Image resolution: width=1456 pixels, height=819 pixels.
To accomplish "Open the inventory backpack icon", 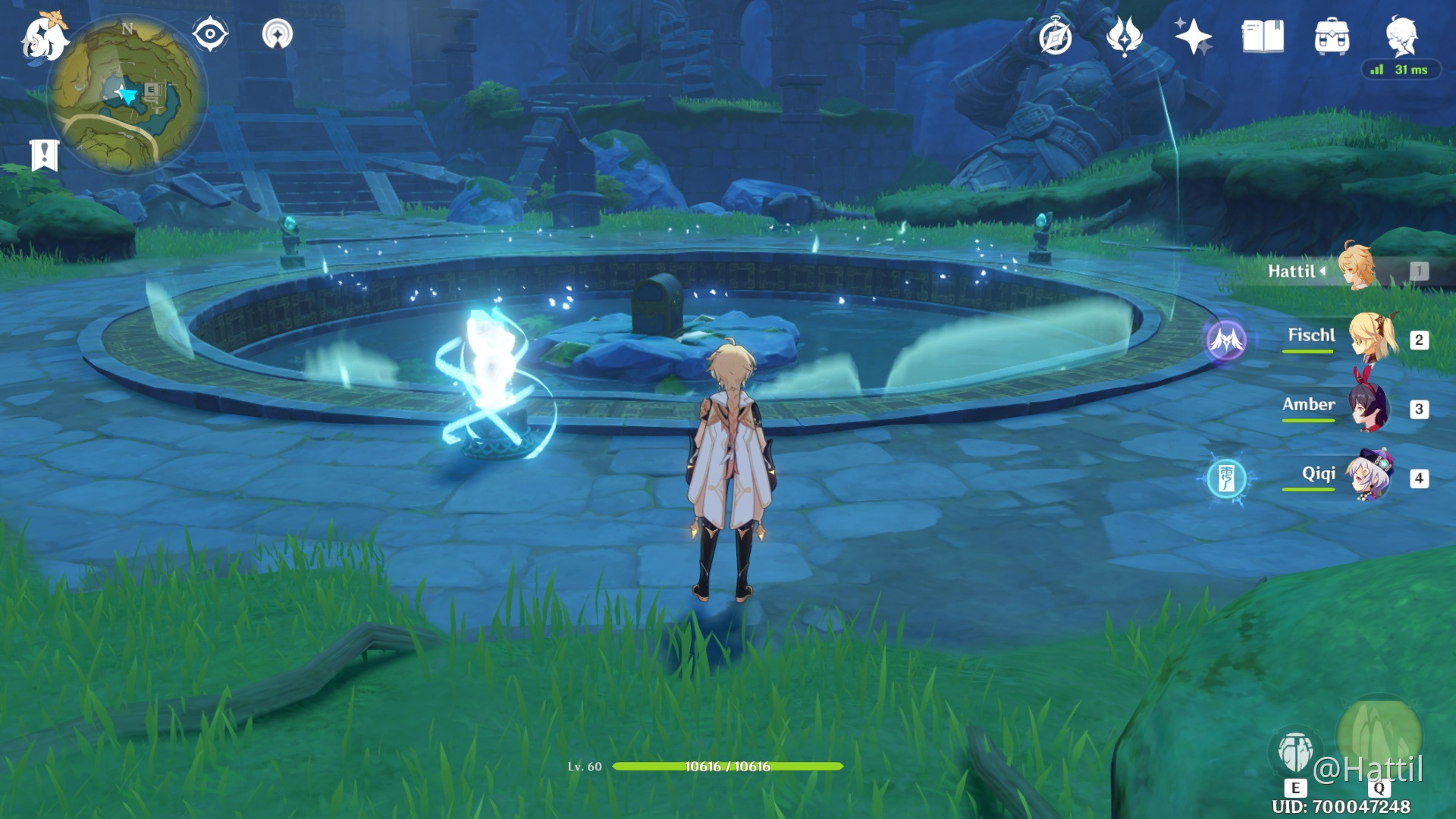I will click(x=1332, y=36).
